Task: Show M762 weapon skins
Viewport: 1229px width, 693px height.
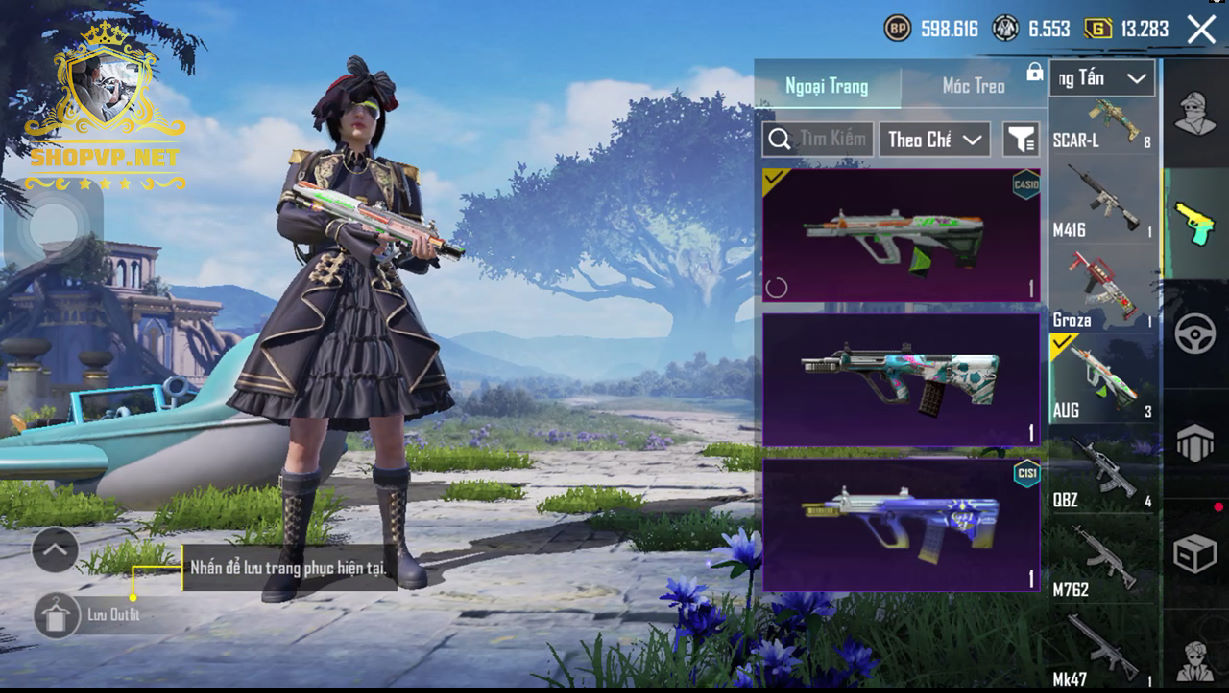Action: (x=1103, y=560)
